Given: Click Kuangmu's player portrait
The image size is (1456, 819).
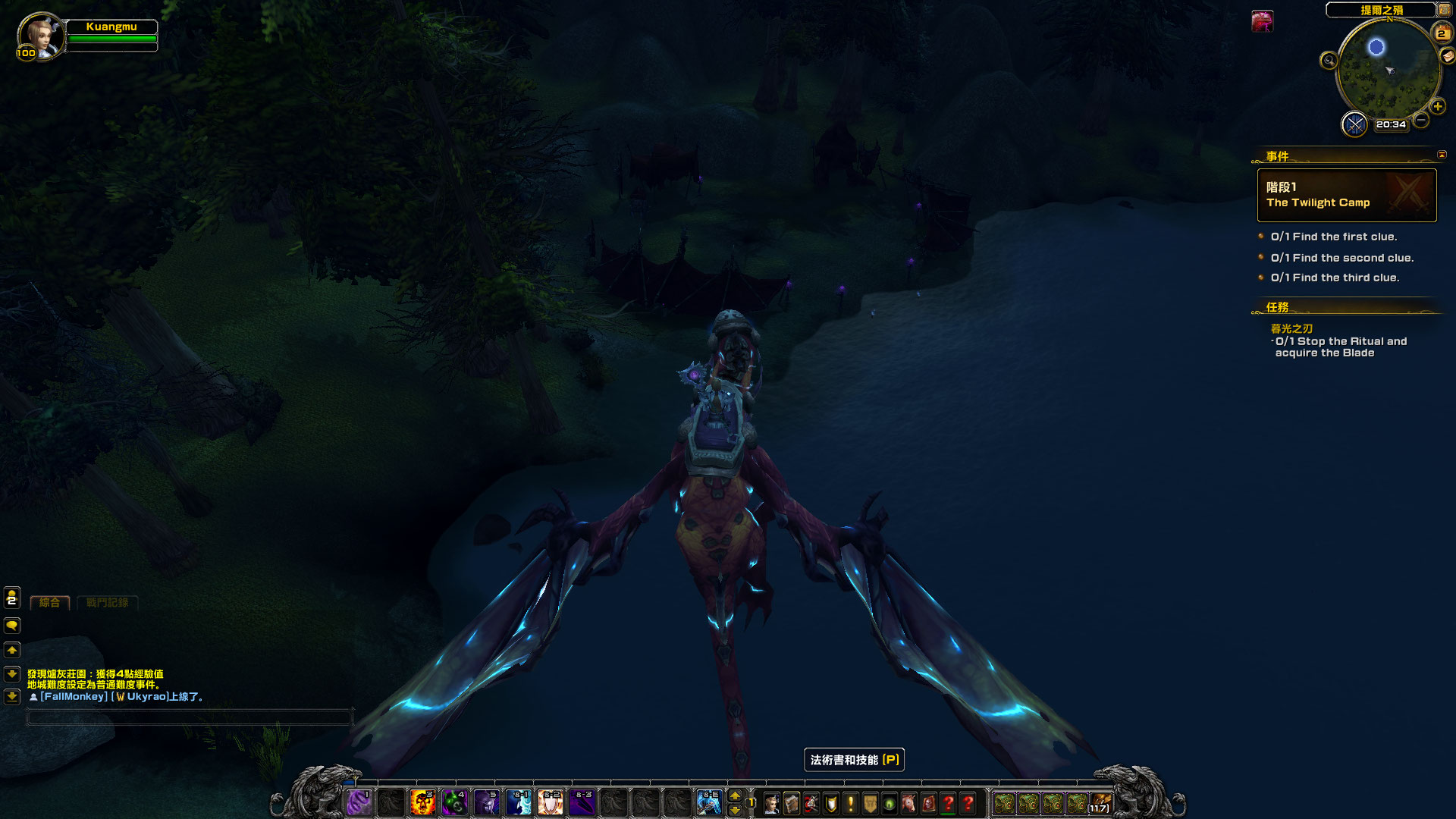Looking at the screenshot, I should [39, 34].
